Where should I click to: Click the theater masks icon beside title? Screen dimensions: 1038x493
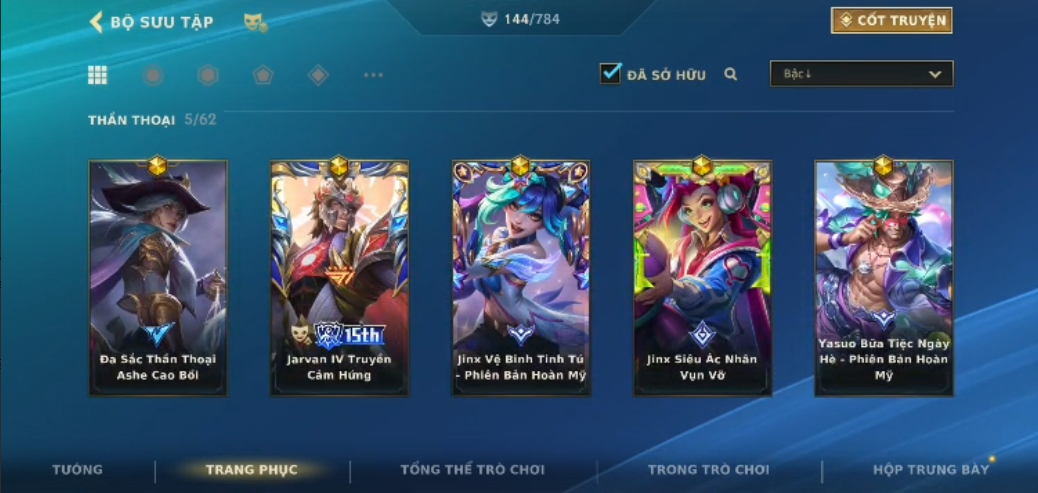255,22
